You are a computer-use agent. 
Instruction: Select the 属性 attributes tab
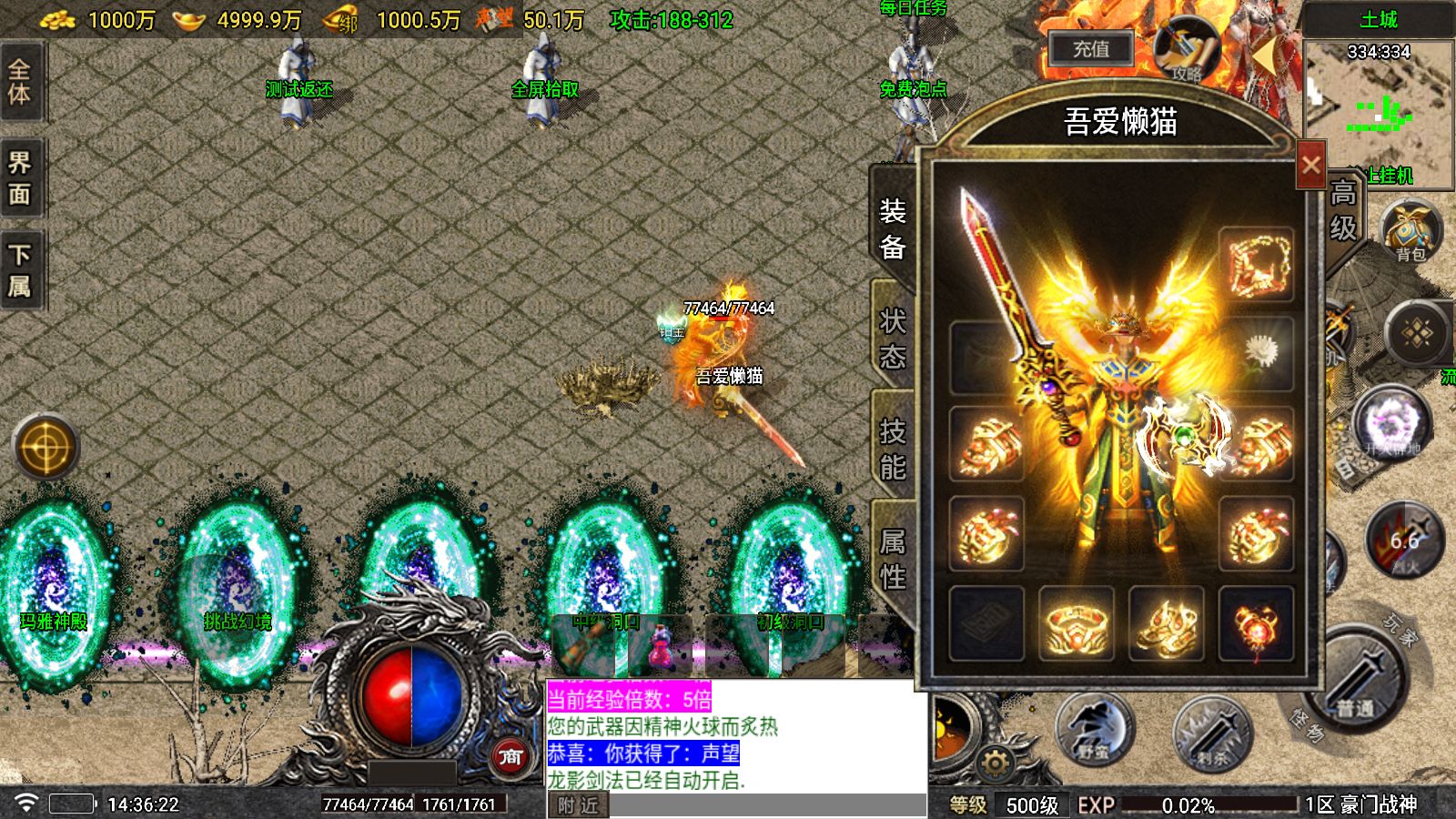(893, 558)
